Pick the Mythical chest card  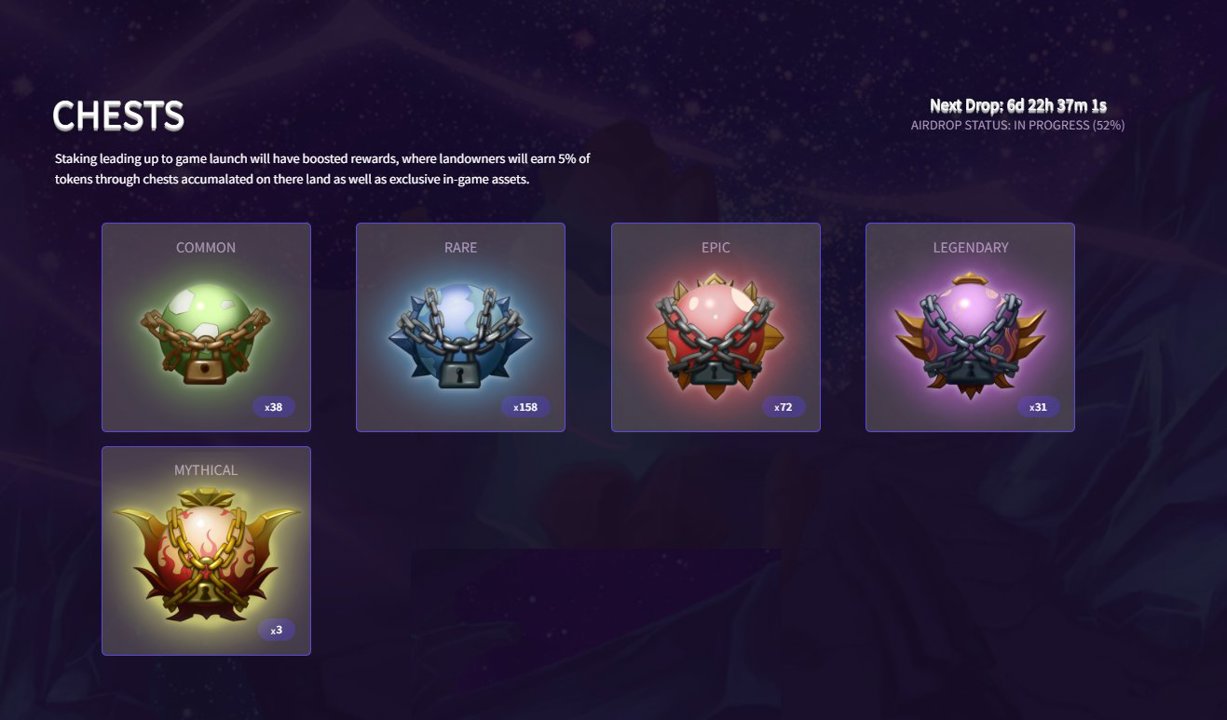tap(206, 550)
